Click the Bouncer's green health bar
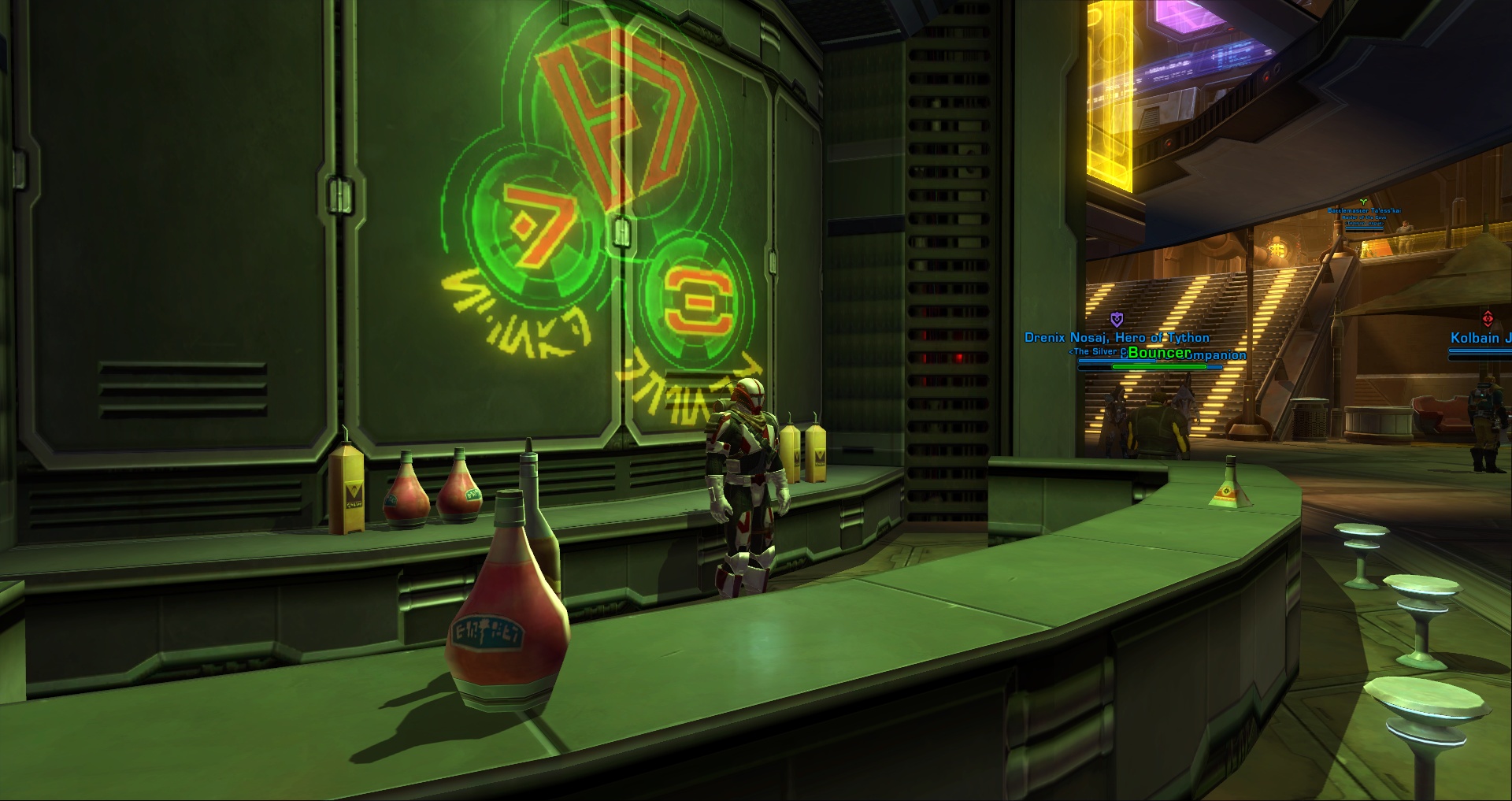This screenshot has width=1512, height=801. [x=1159, y=366]
